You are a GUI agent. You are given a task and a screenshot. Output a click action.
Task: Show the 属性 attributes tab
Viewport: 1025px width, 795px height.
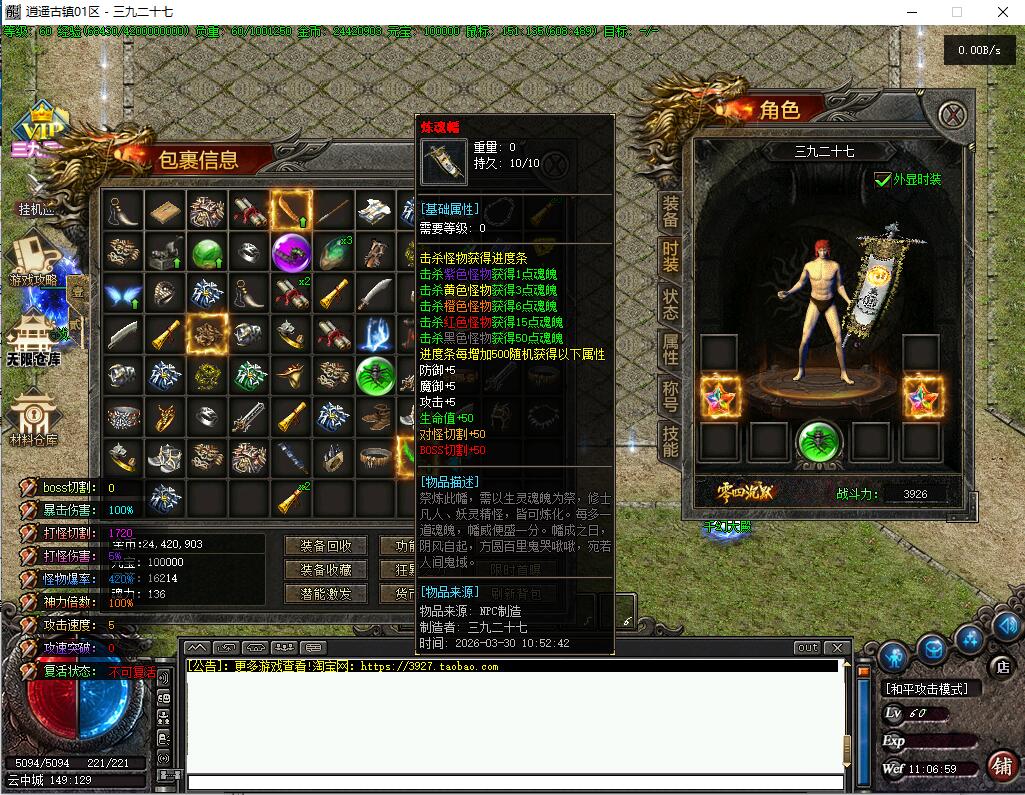pos(670,350)
